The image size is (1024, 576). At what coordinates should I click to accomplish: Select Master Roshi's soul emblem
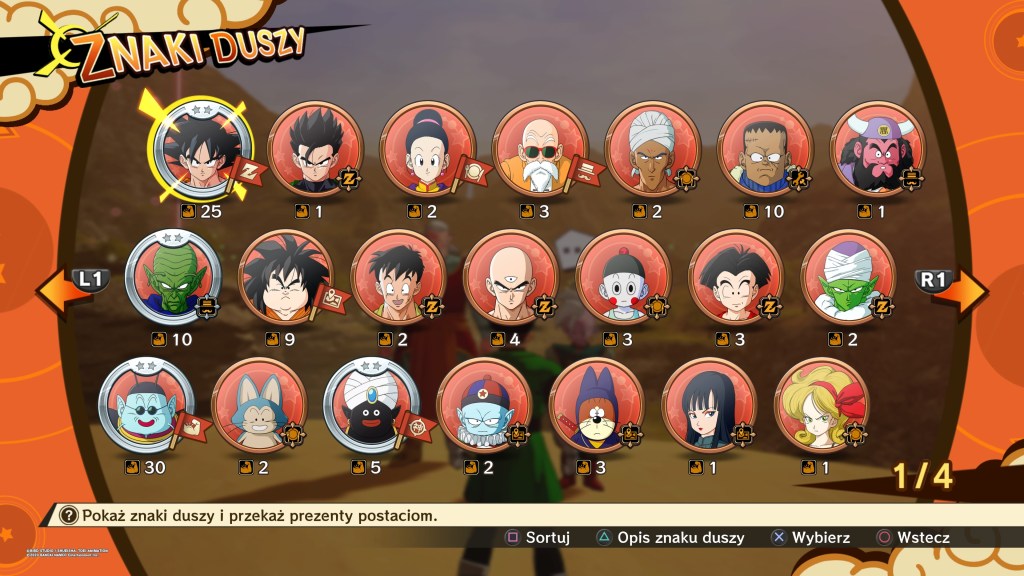[x=541, y=150]
